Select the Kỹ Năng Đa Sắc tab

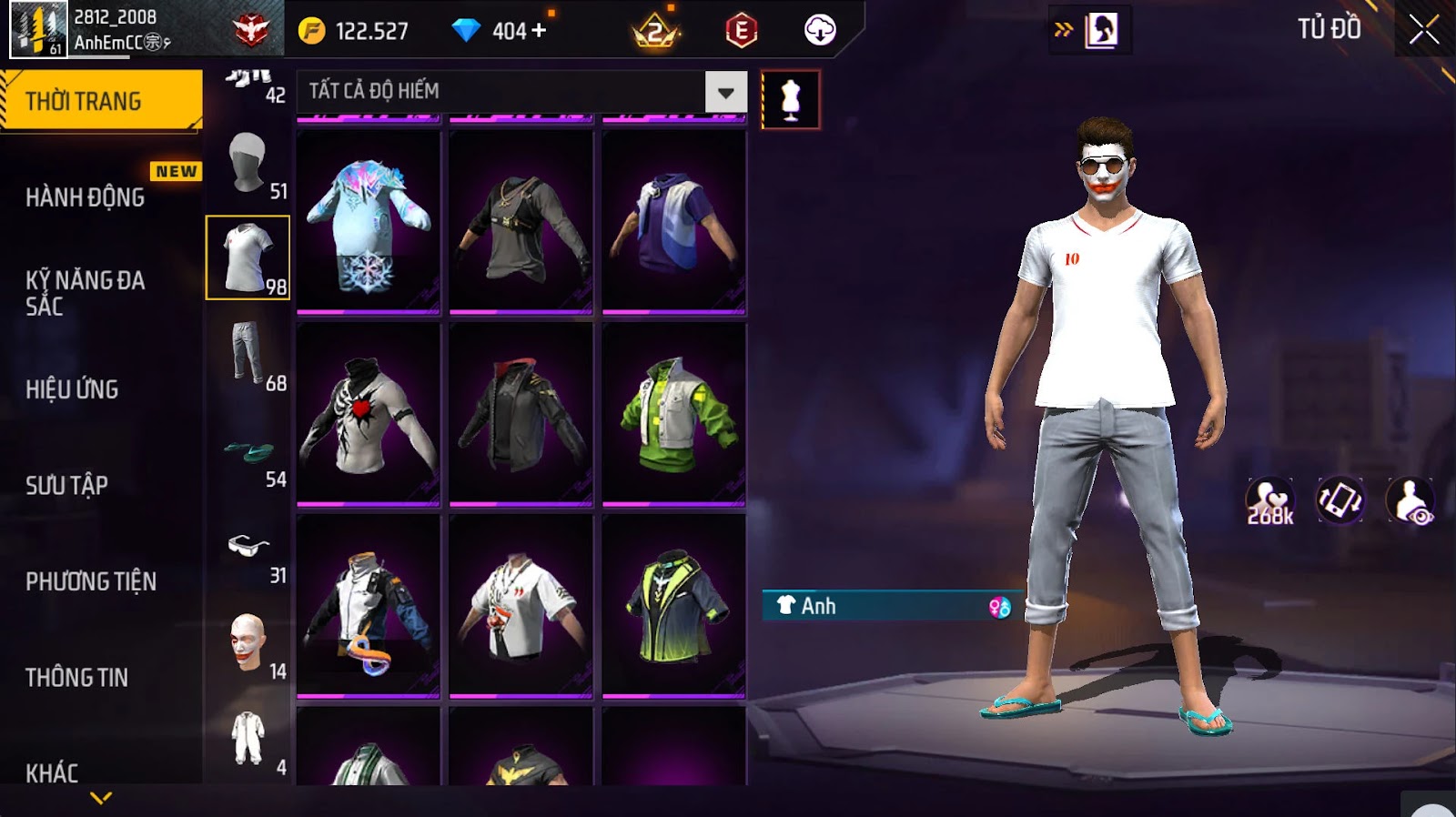coord(85,293)
